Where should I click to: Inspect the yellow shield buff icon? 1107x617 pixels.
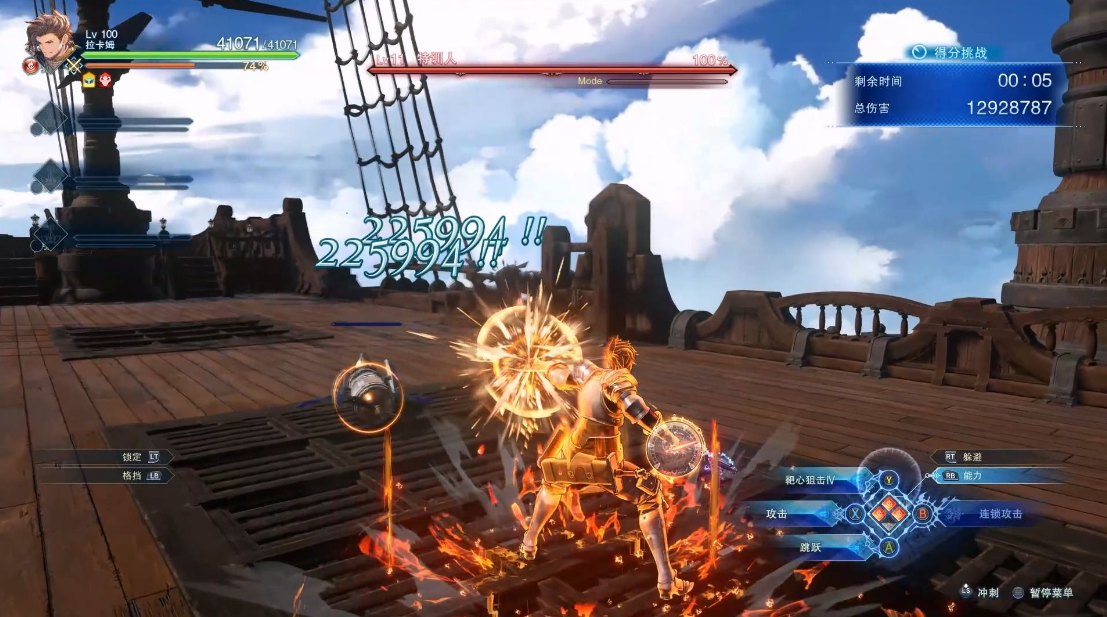(x=89, y=80)
